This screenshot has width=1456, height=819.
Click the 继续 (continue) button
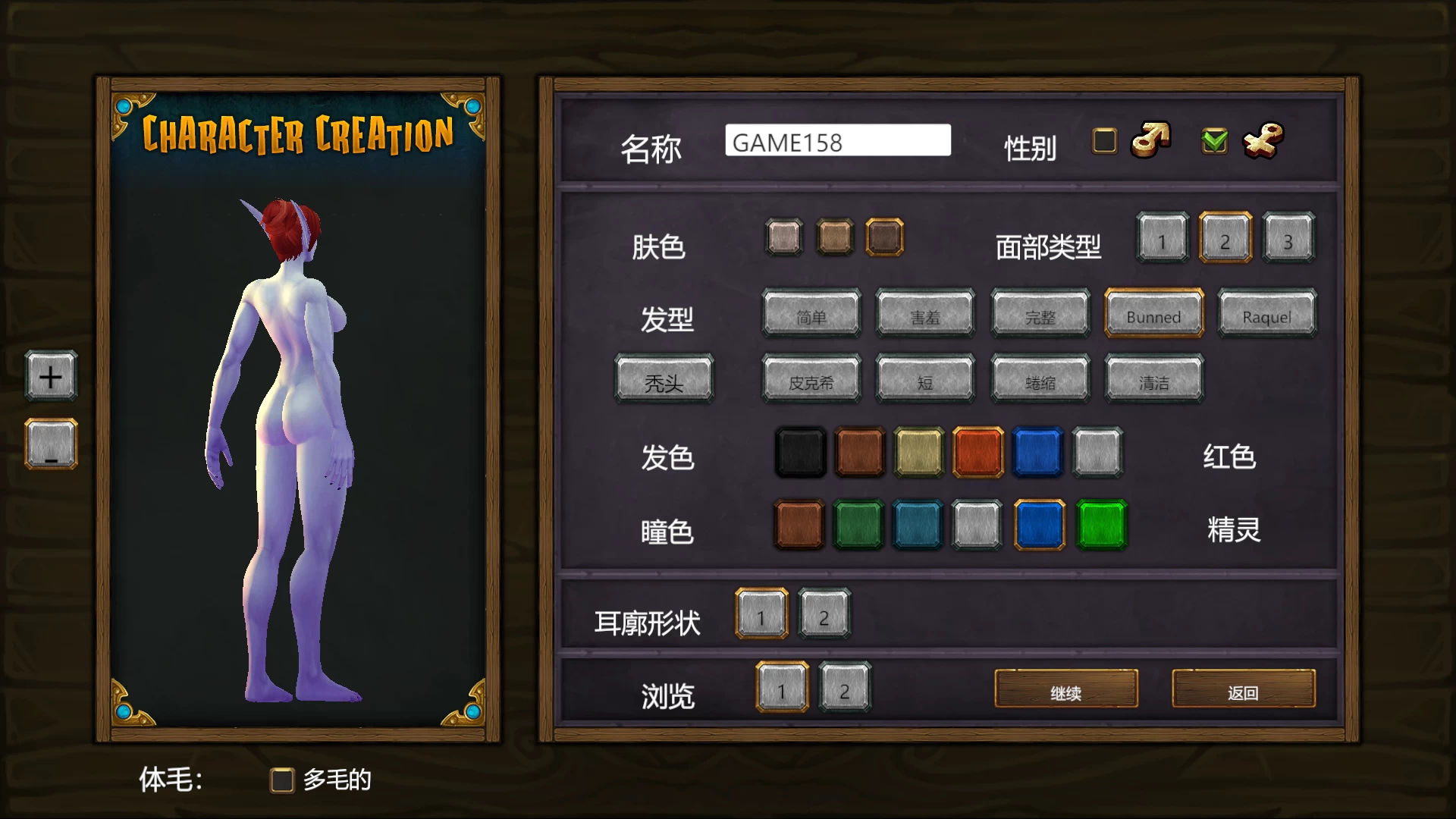[x=1065, y=691]
